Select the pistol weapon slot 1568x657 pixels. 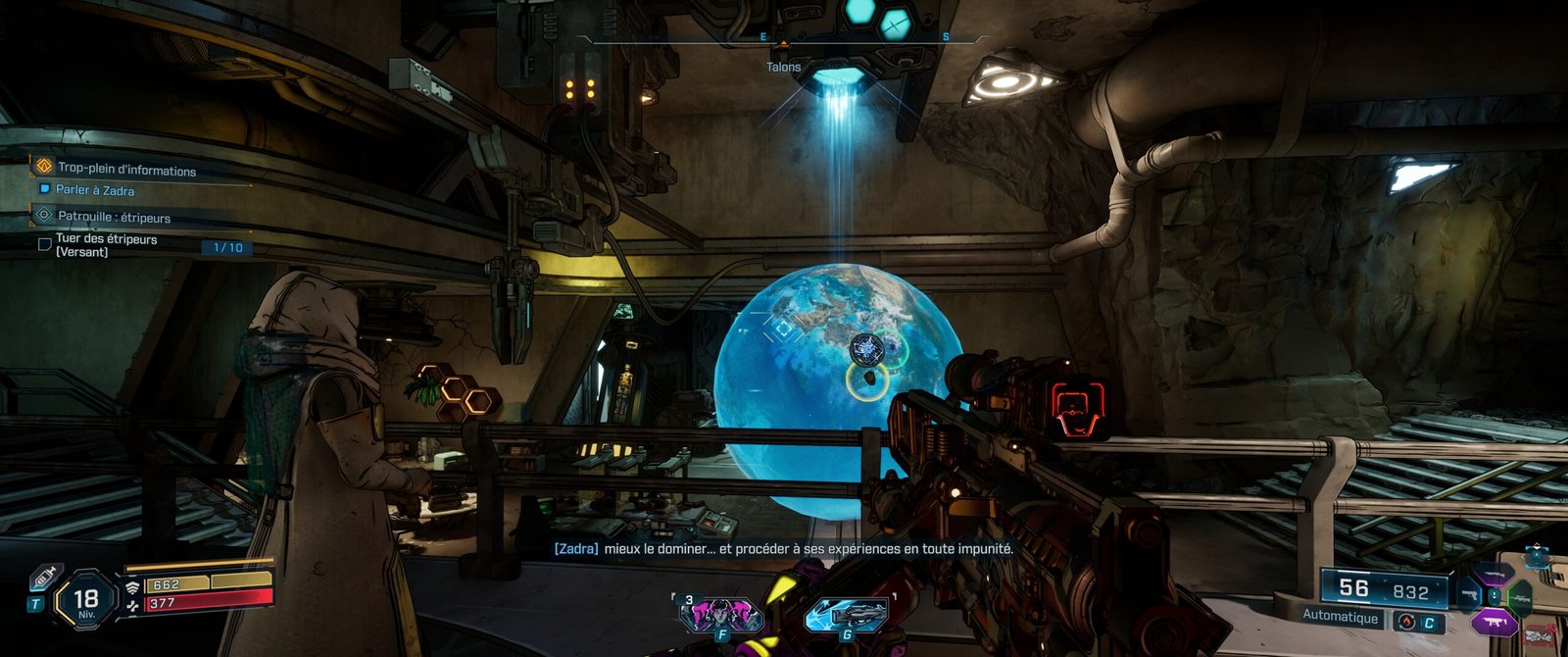coord(1468,594)
